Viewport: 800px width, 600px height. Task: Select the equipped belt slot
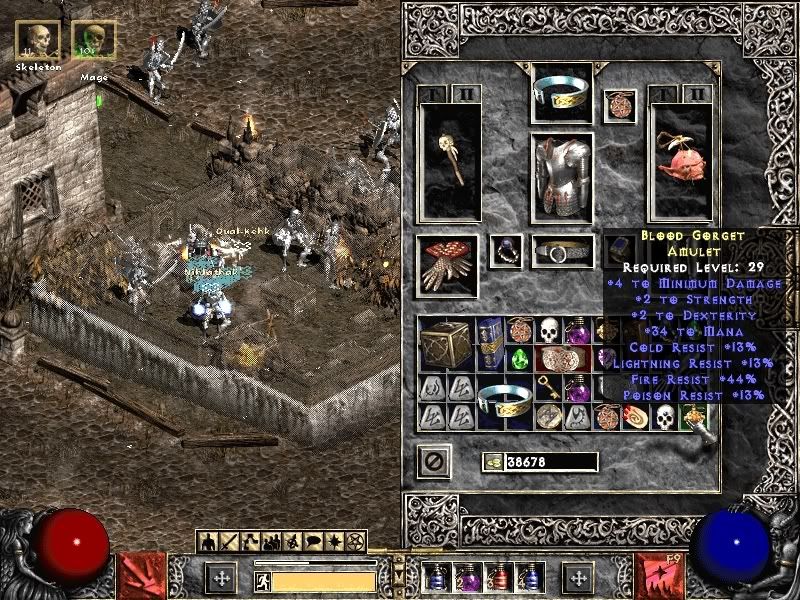tap(562, 252)
